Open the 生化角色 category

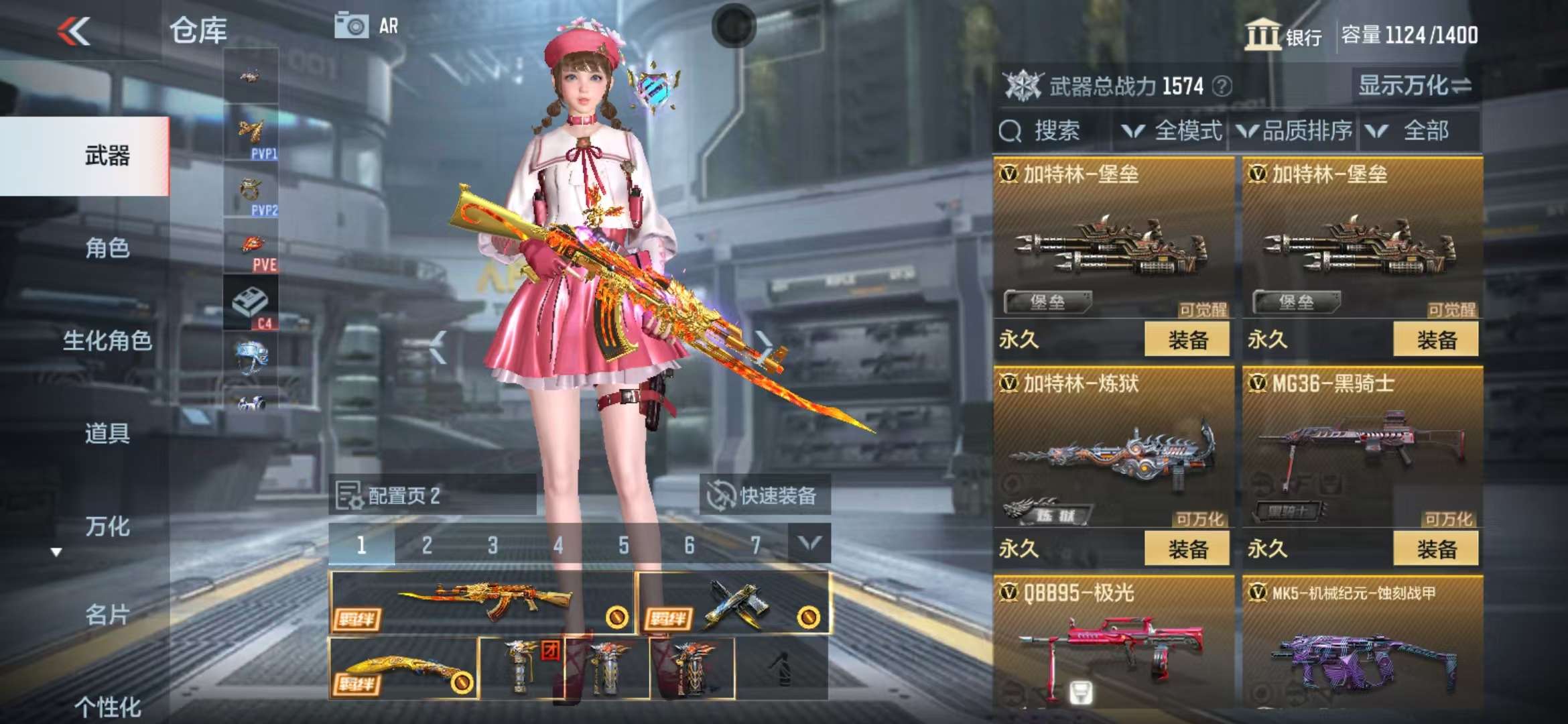pos(107,341)
